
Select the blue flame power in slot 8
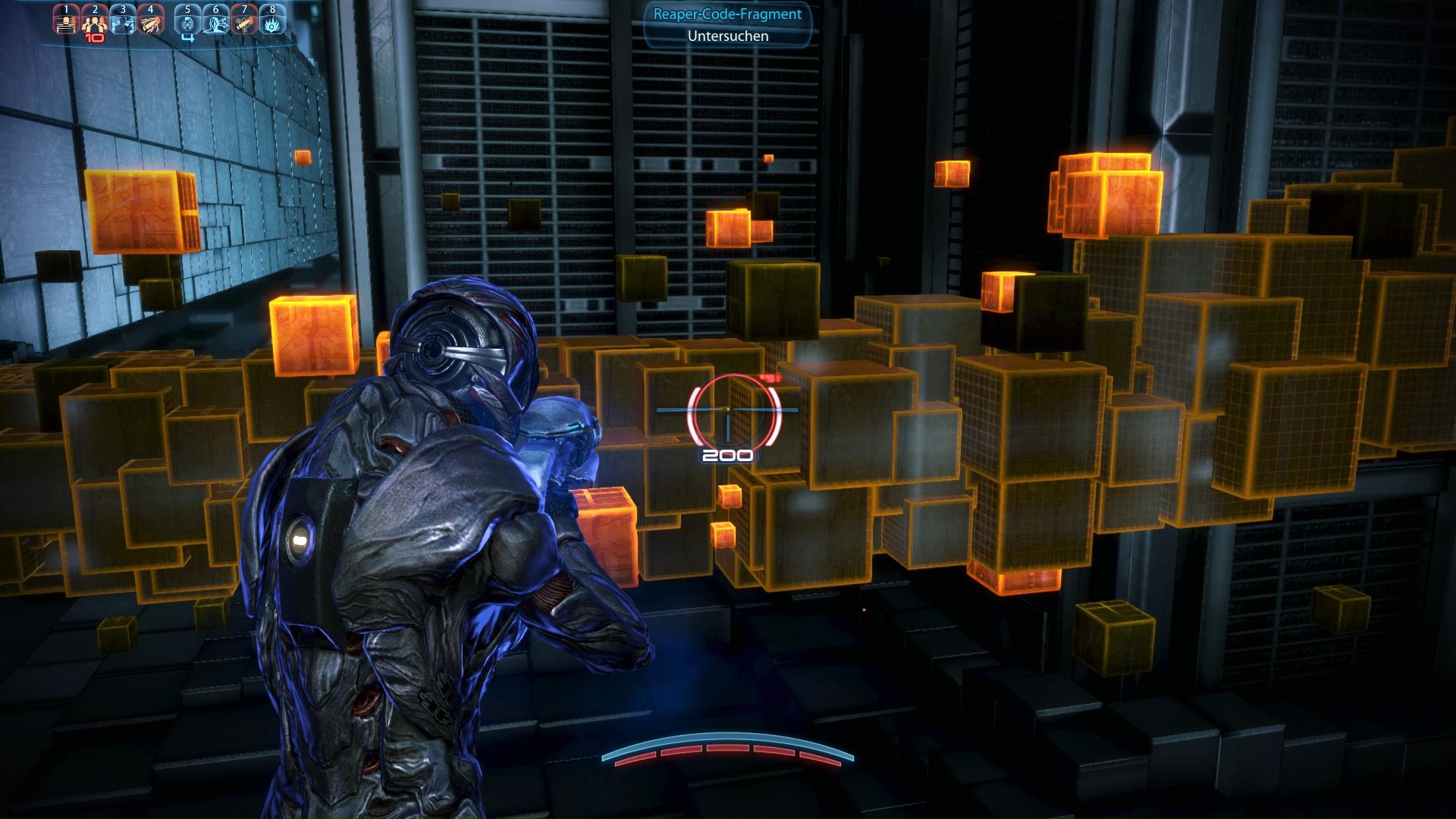pyautogui.click(x=272, y=23)
